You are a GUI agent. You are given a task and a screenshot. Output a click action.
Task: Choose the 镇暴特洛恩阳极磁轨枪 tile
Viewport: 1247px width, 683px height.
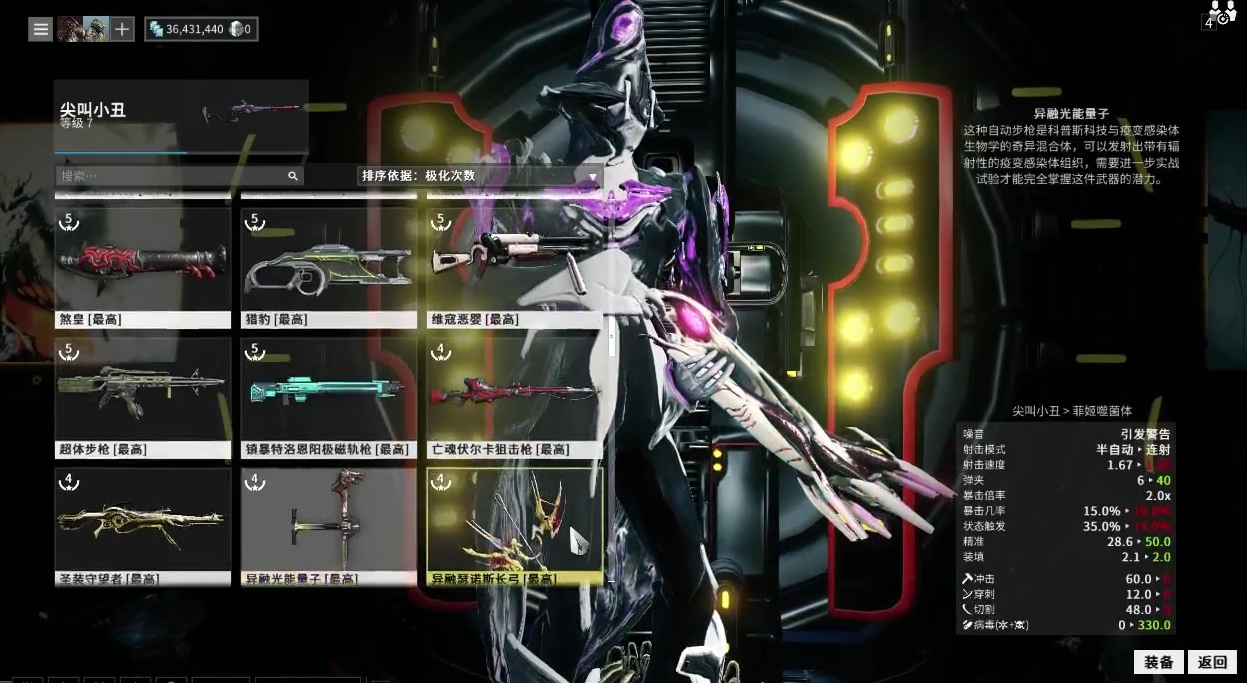329,398
